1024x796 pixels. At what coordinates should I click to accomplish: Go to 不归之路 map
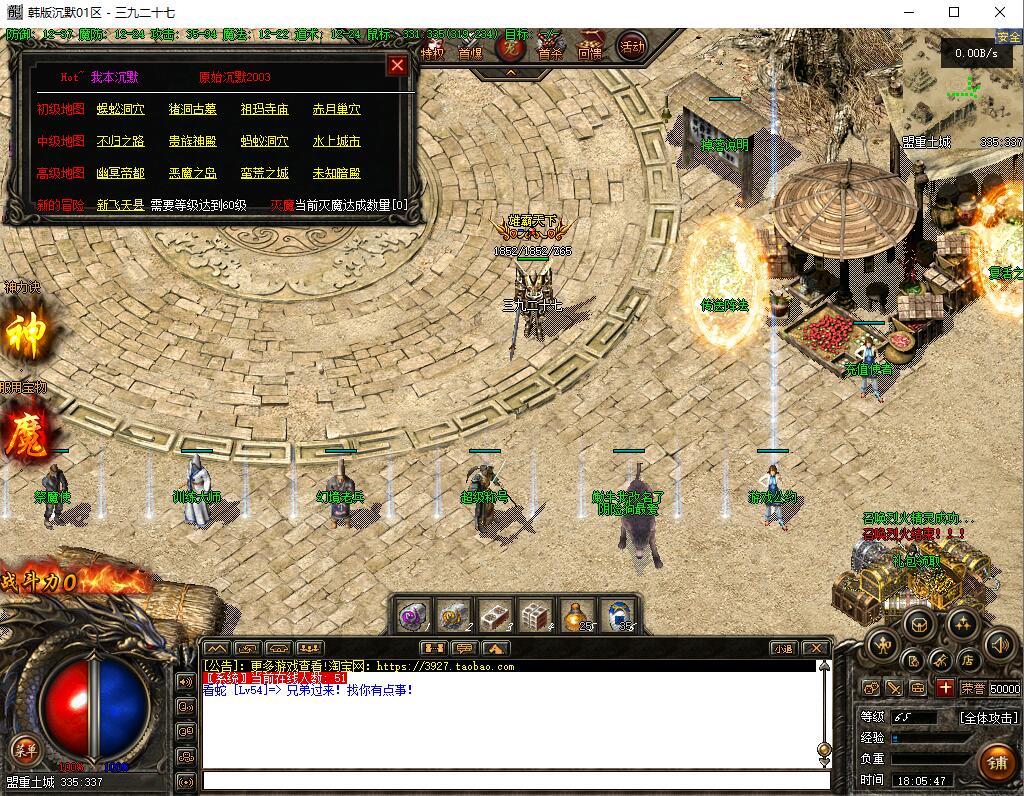(x=120, y=141)
